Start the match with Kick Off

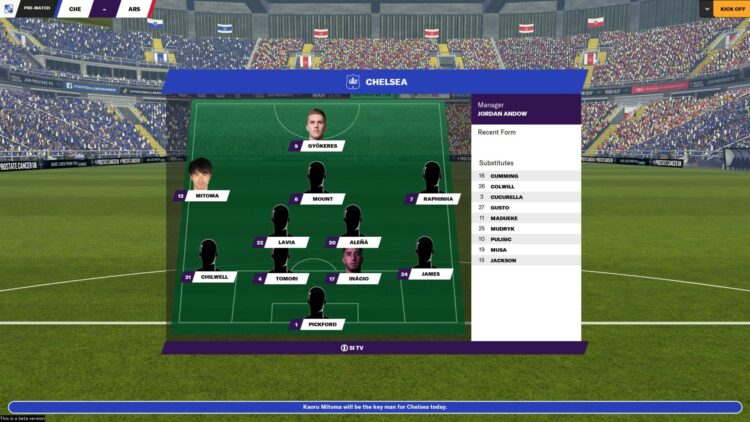point(731,9)
